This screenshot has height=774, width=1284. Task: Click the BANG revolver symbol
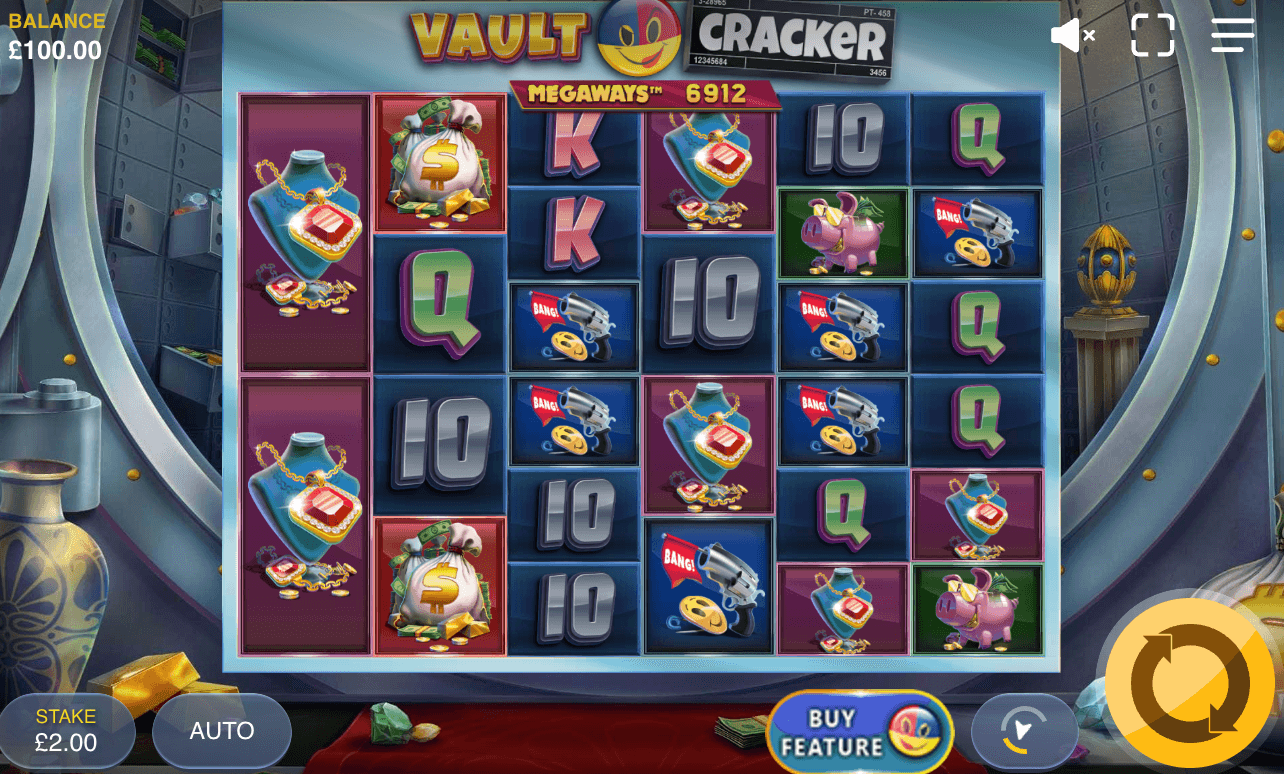574,327
